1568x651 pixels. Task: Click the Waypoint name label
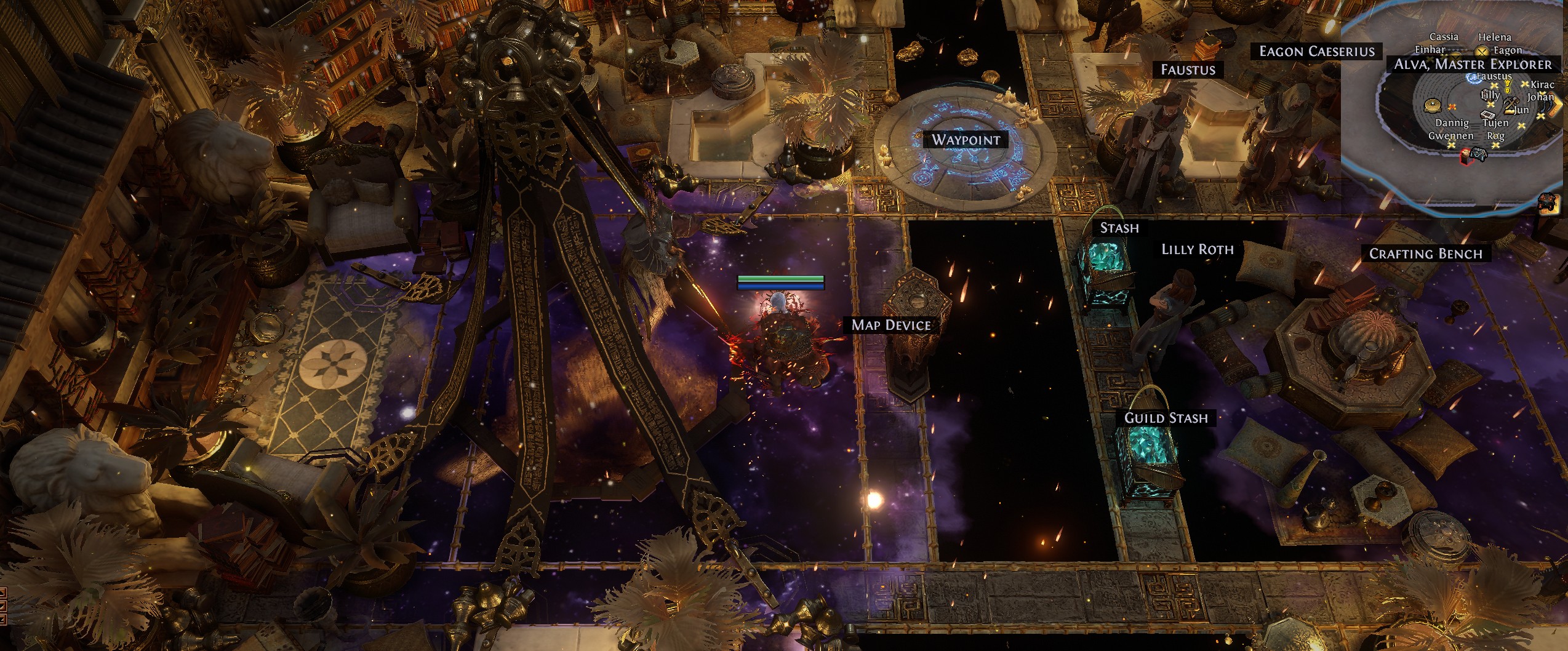(x=966, y=140)
